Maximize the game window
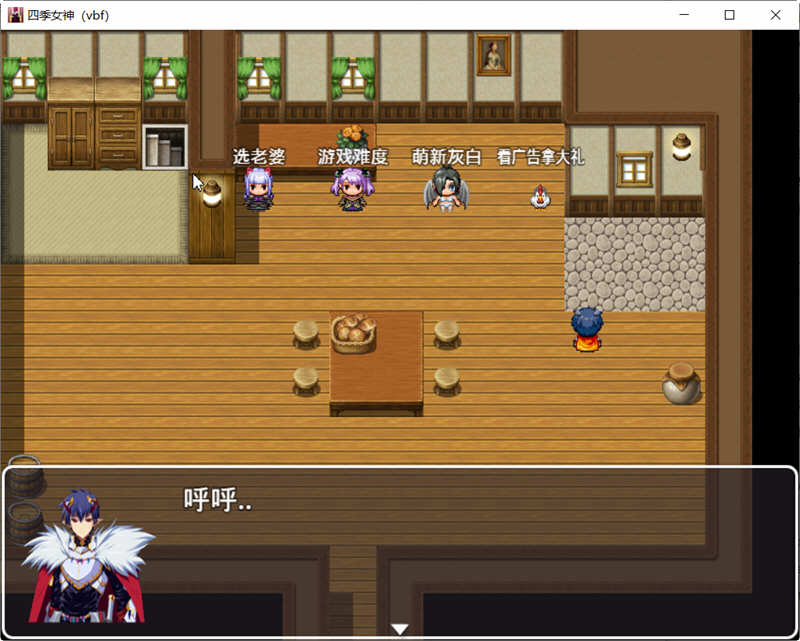 729,15
